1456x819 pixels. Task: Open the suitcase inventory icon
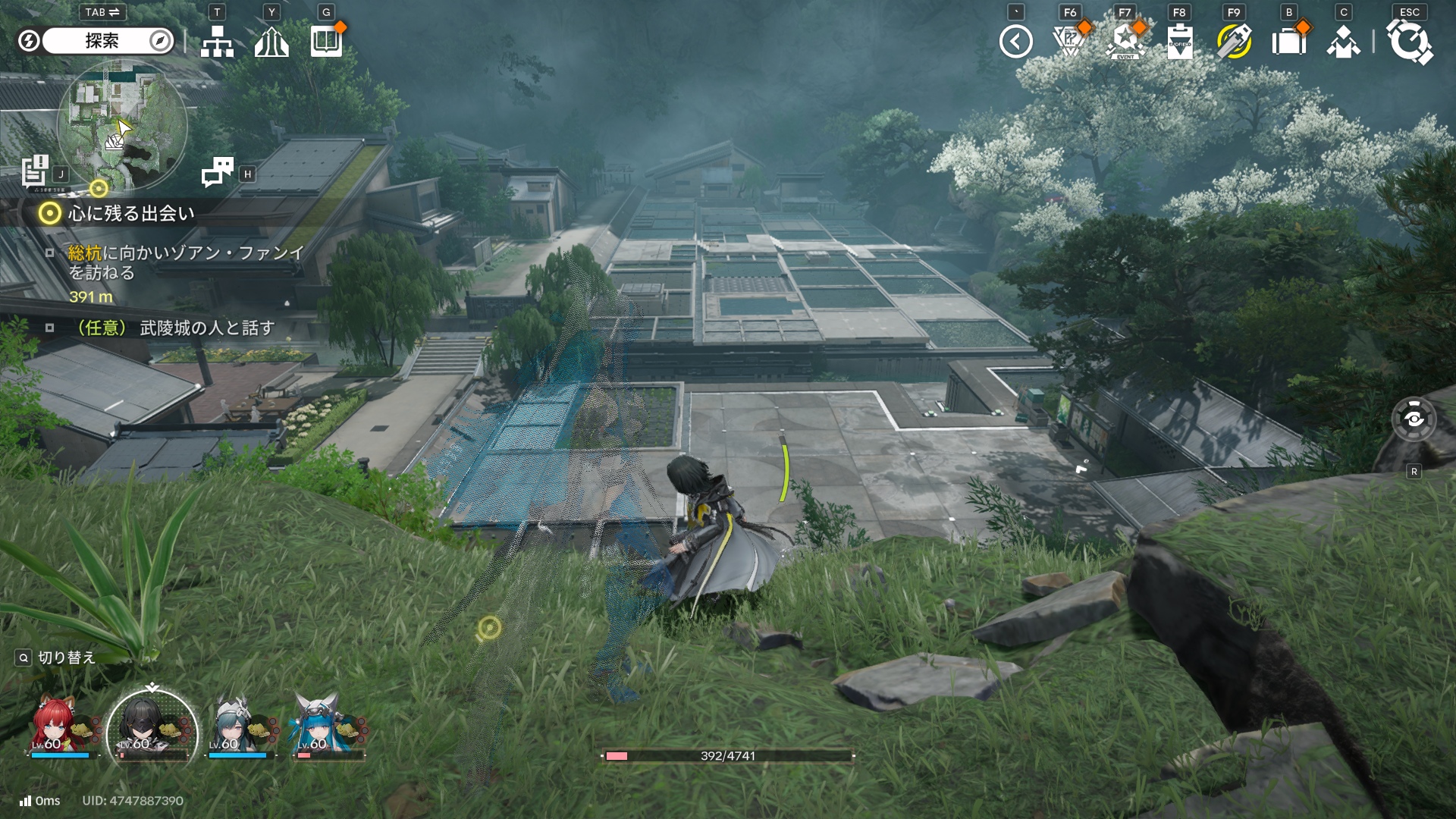click(x=1288, y=42)
